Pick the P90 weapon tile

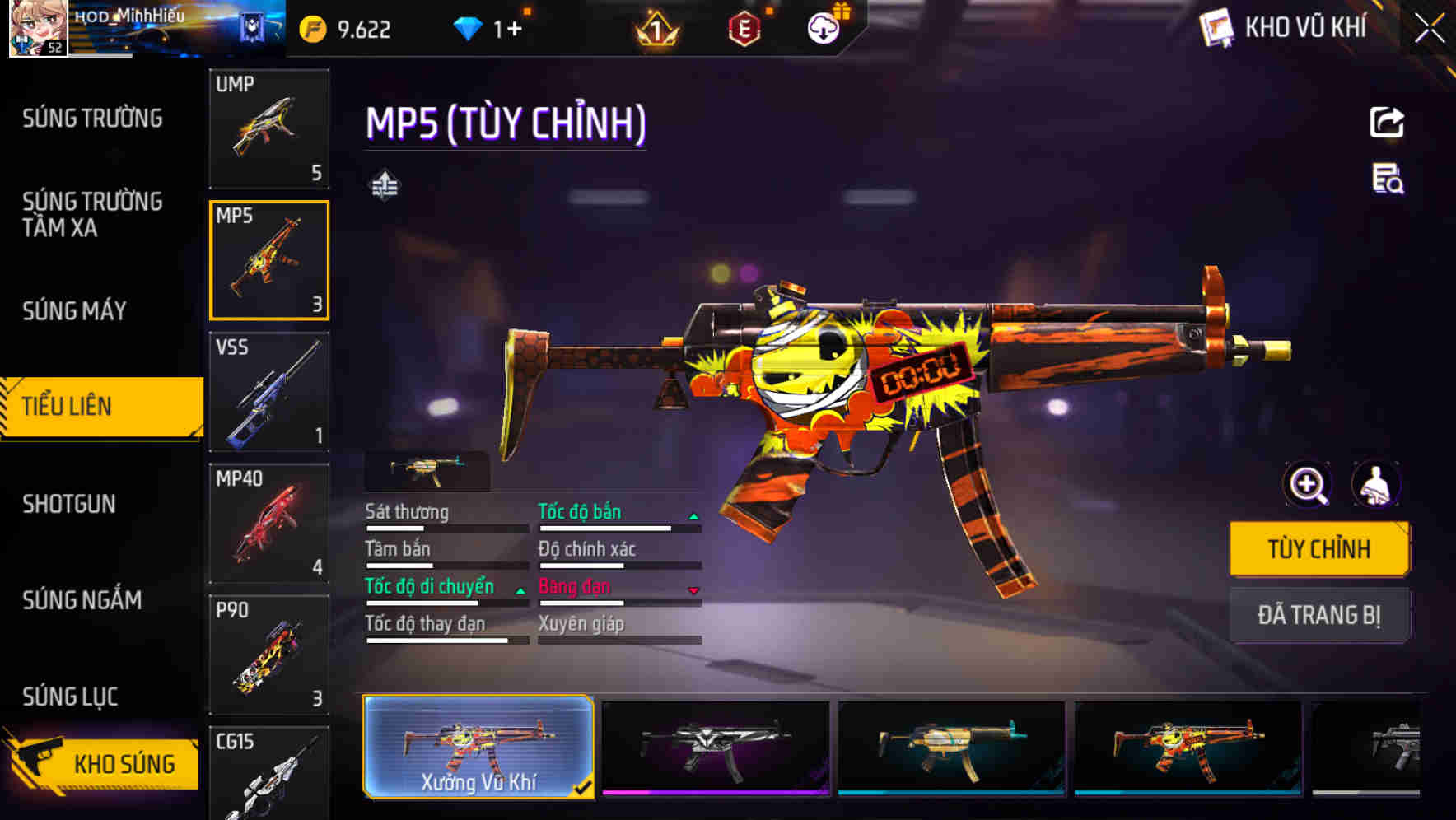(269, 655)
